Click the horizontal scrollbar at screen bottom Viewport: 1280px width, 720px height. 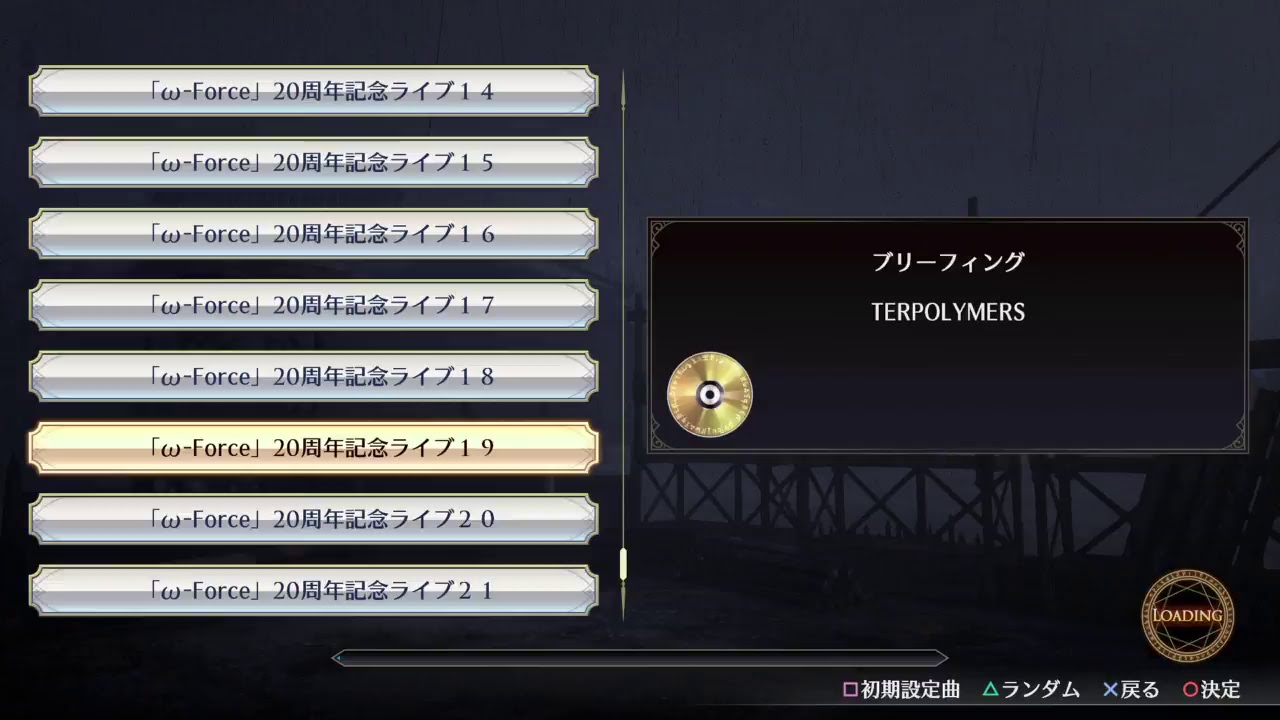pyautogui.click(x=640, y=658)
